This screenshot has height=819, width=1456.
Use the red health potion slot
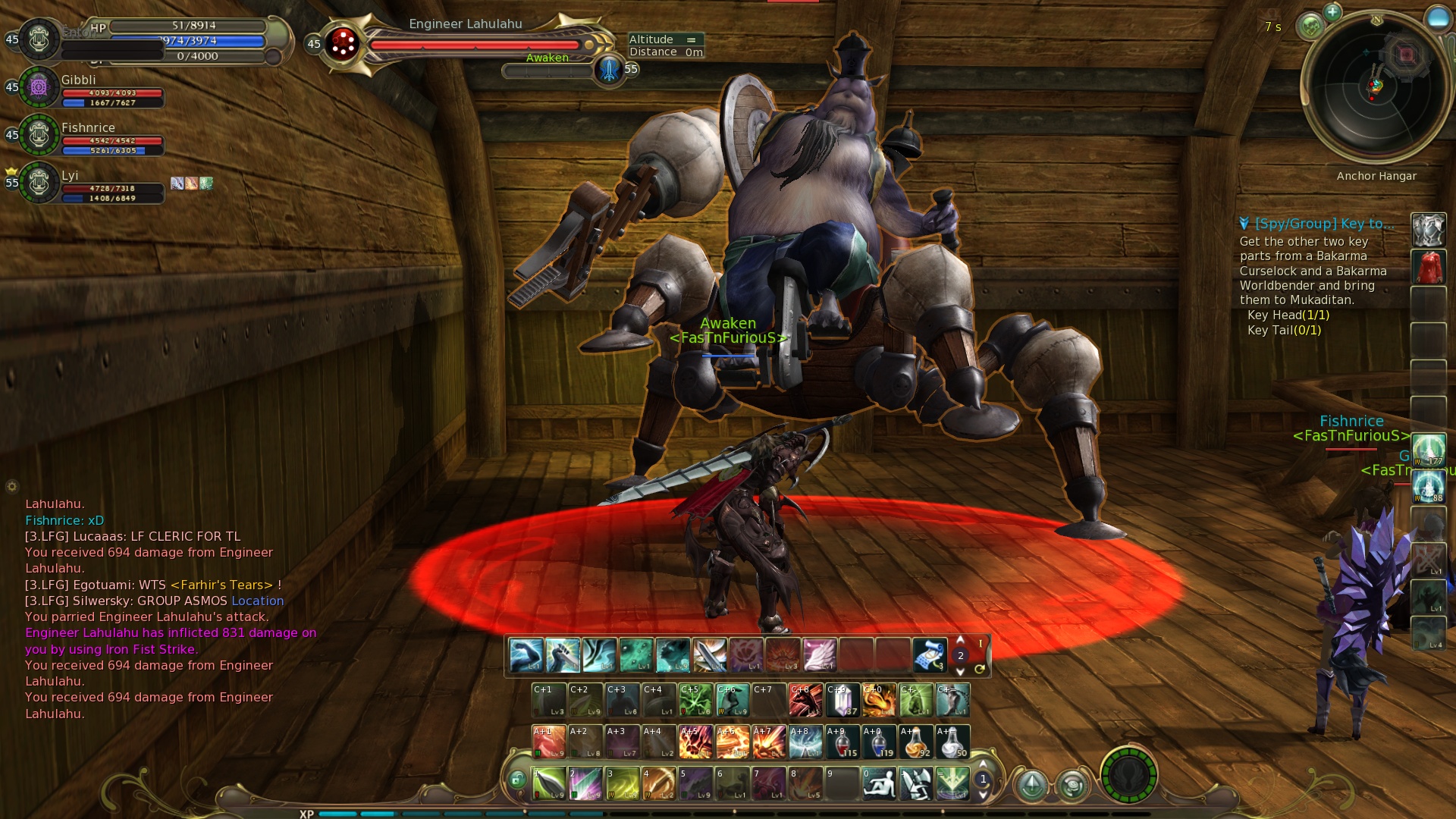click(x=842, y=742)
